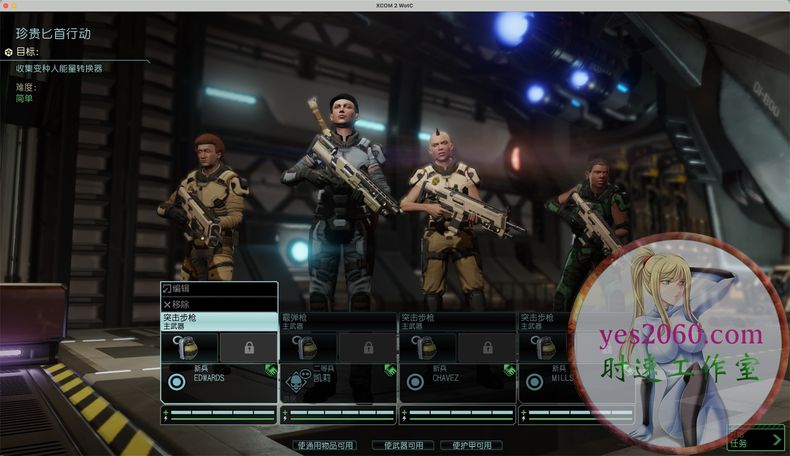Open the grenade slot for 凯莉
This screenshot has height=456, width=790.
308,347
